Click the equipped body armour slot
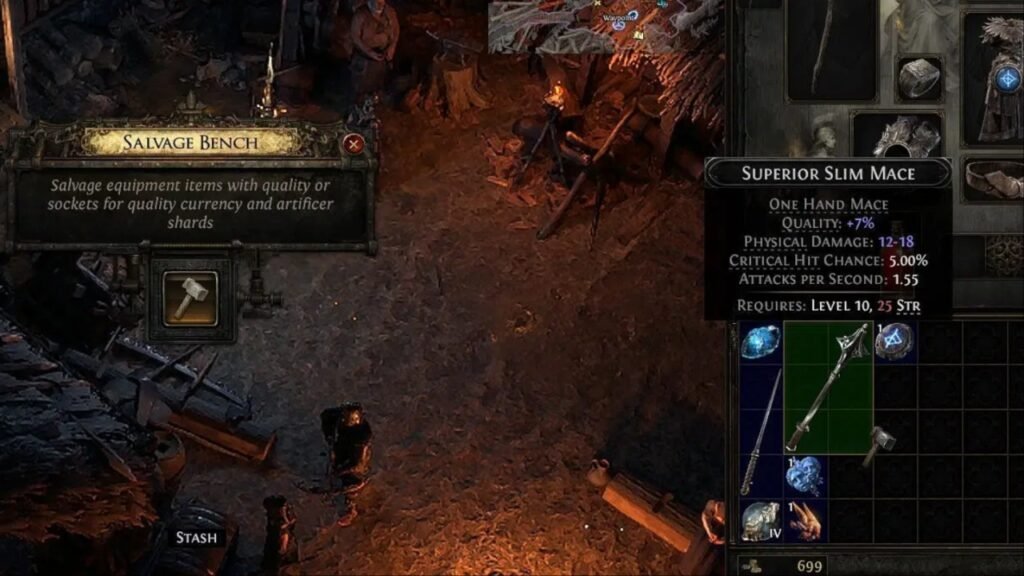 (996, 75)
